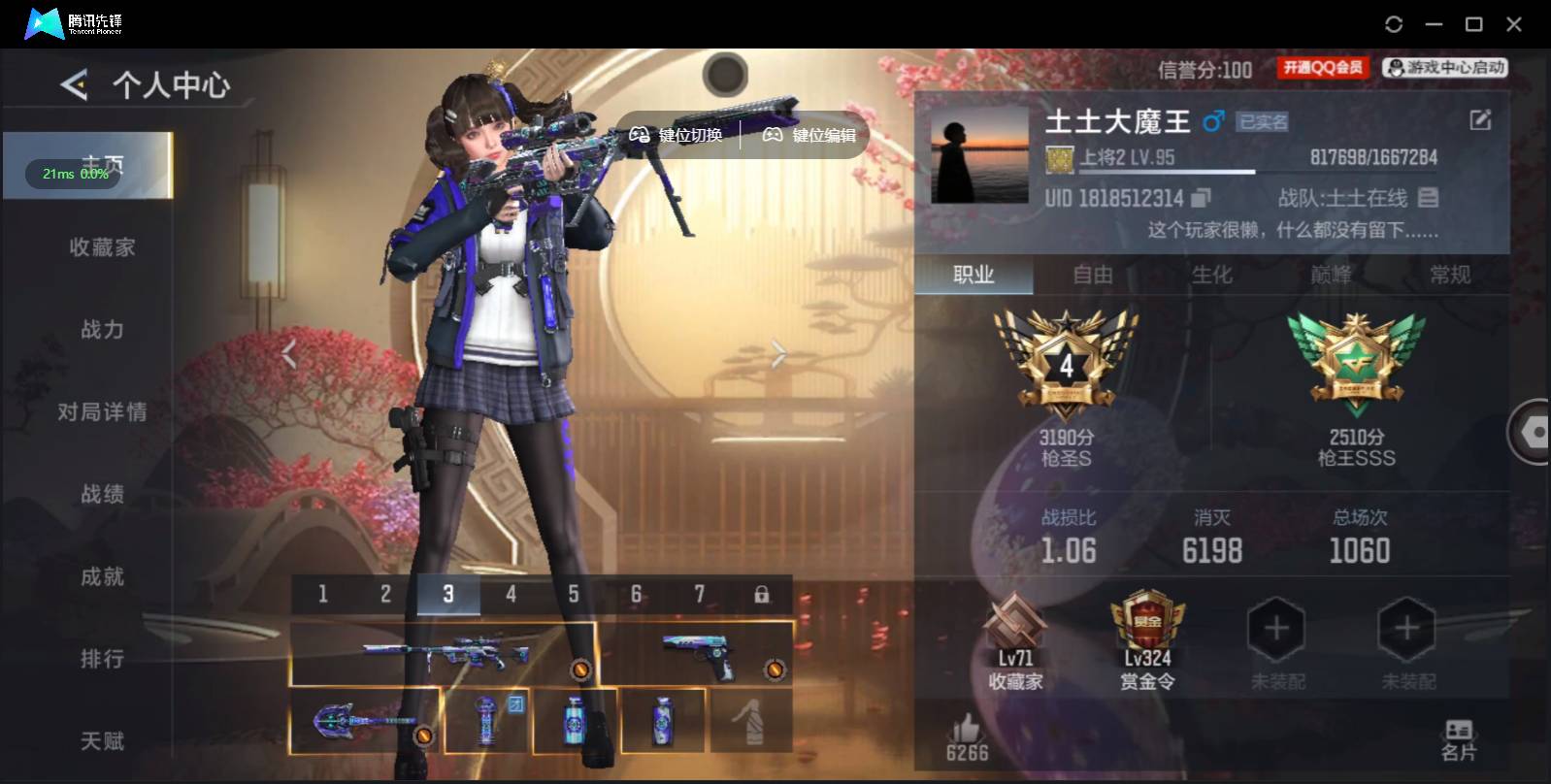Click the back chevron next to 个人中心
Screen dimensions: 1551x784
[x=76, y=85]
